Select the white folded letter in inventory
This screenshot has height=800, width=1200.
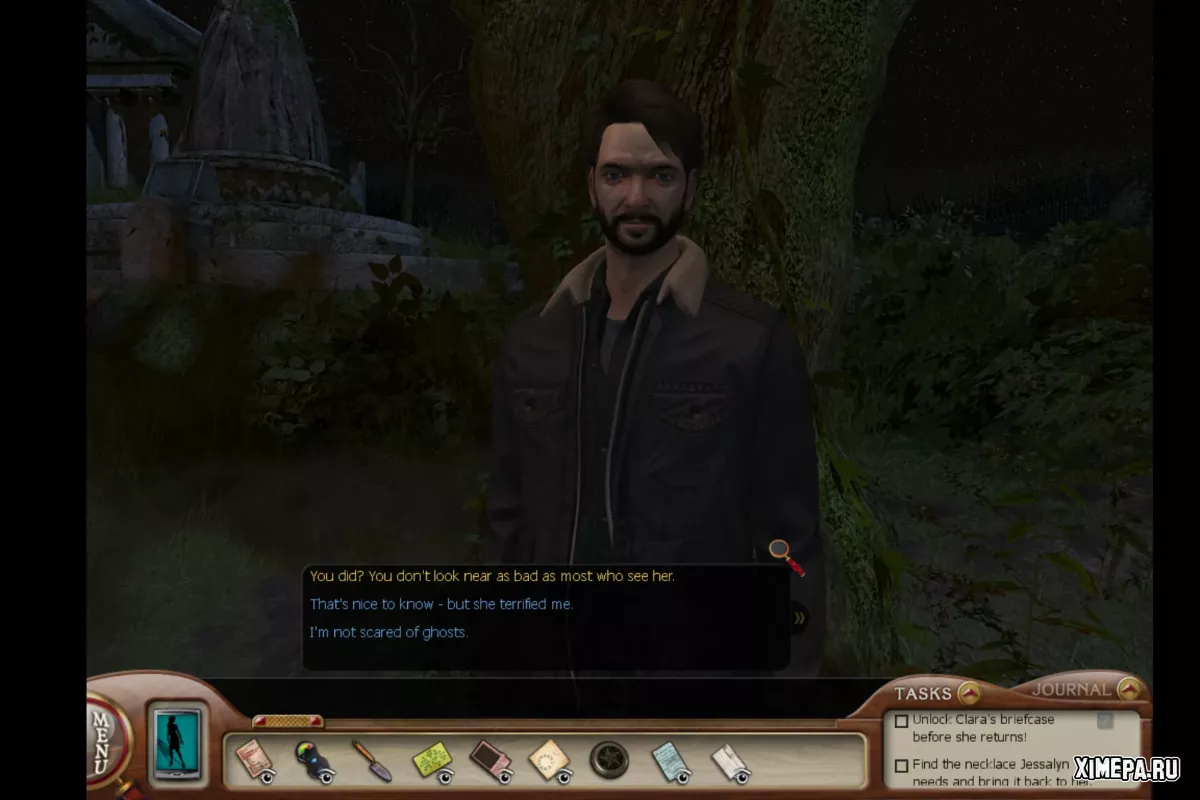730,762
